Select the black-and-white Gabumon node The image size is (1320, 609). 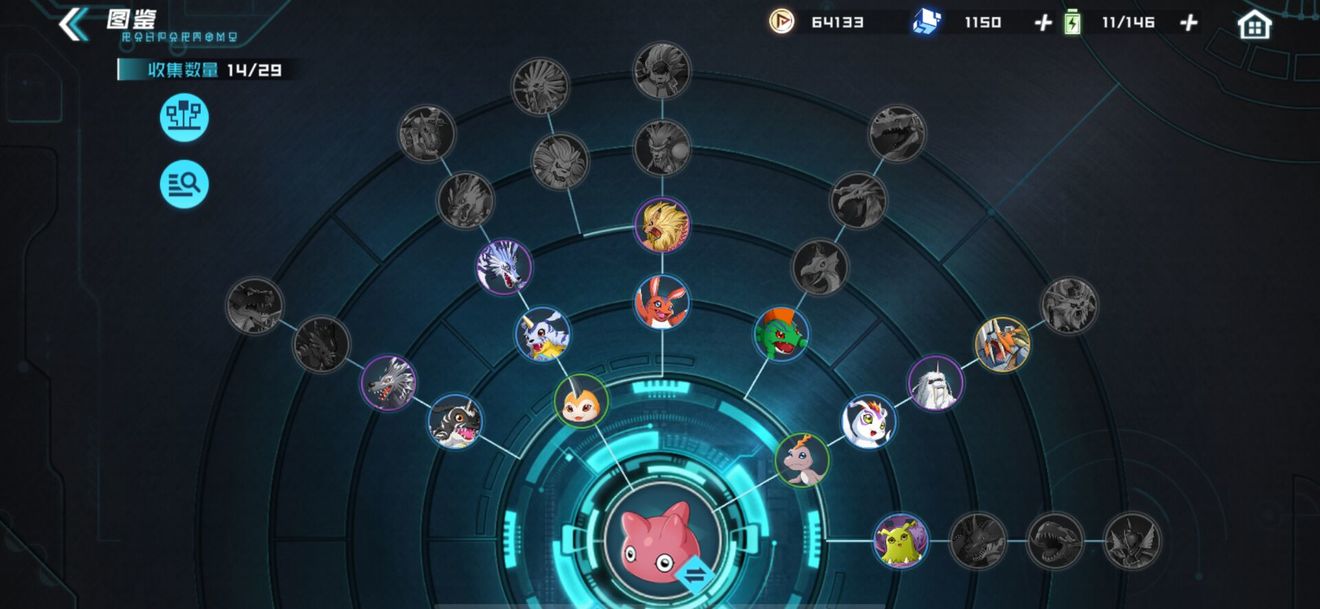455,421
